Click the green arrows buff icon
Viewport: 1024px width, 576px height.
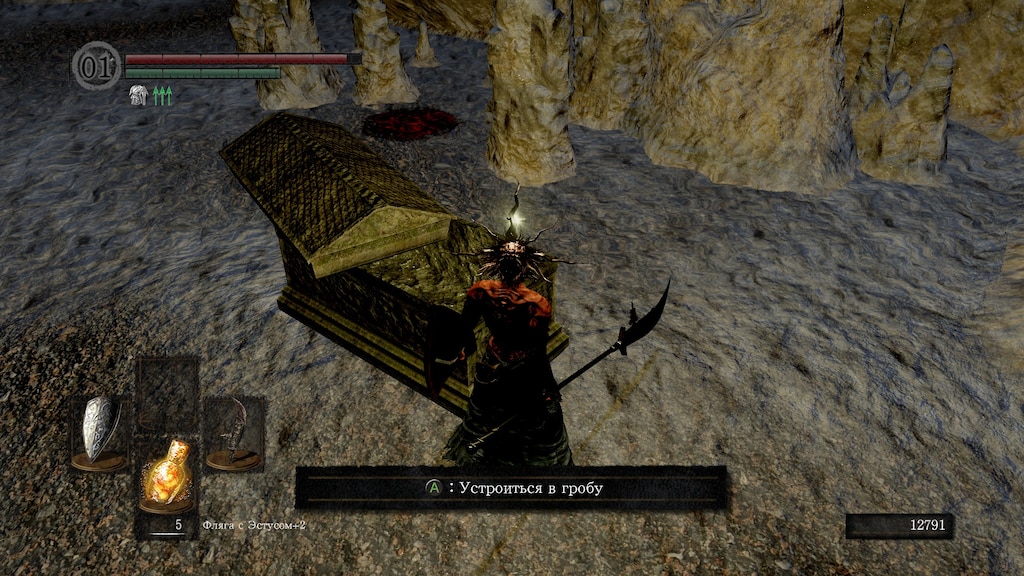(x=162, y=95)
